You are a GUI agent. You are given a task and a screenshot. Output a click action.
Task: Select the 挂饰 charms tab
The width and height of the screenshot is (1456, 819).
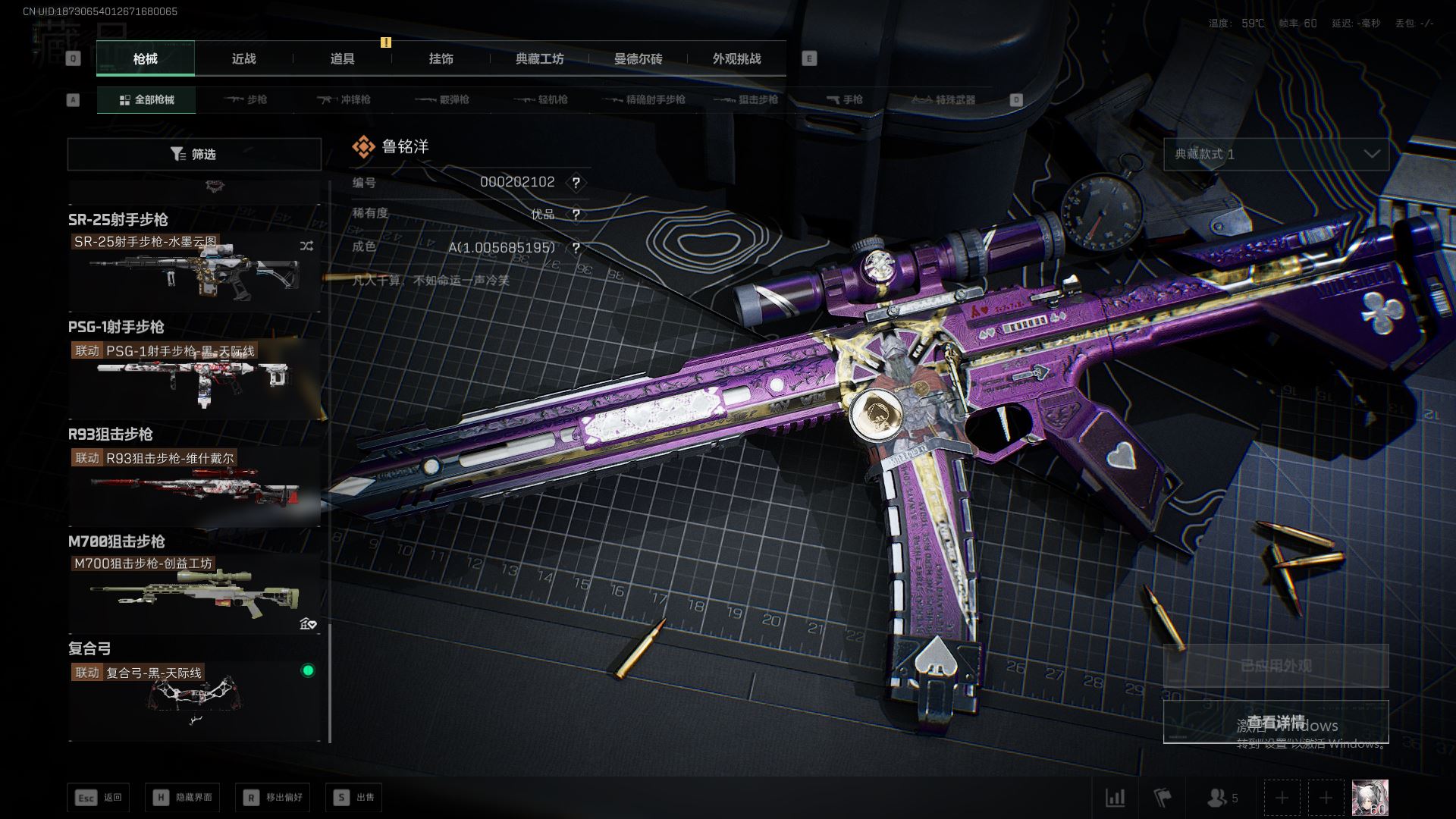(x=441, y=58)
